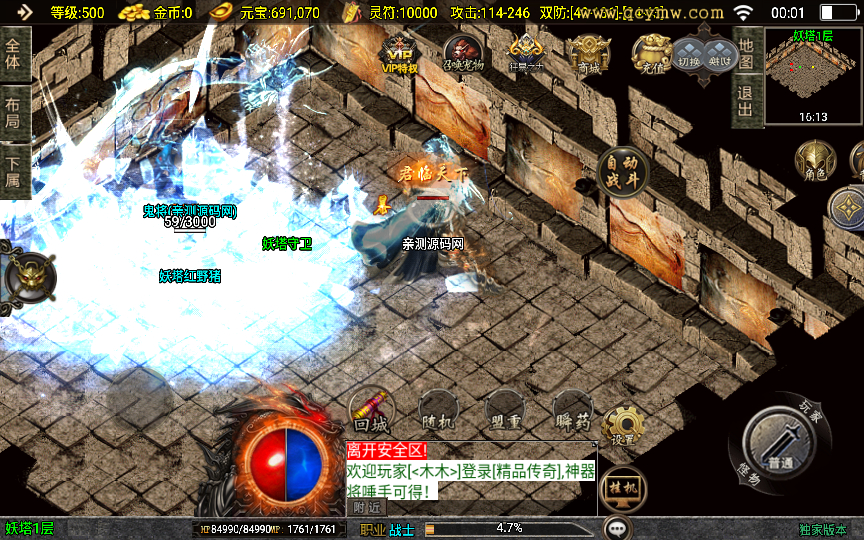Open the 妖塔1层 minimap
864x540 pixels.
tap(813, 76)
